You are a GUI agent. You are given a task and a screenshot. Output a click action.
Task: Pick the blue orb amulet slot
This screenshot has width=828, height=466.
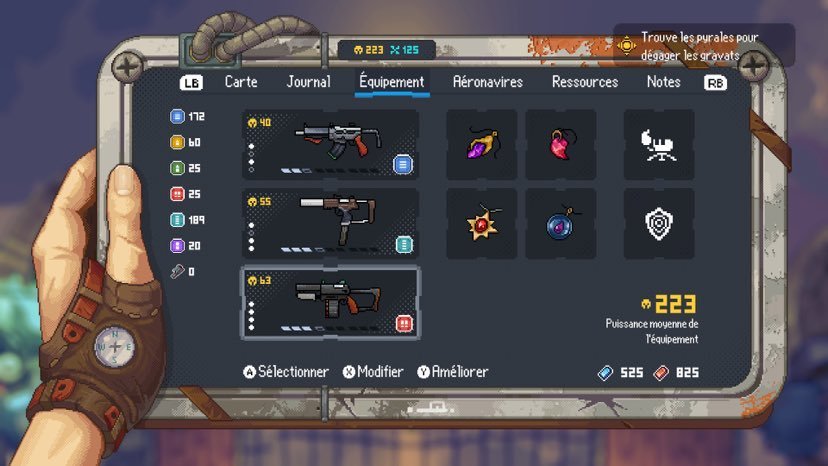tap(560, 224)
